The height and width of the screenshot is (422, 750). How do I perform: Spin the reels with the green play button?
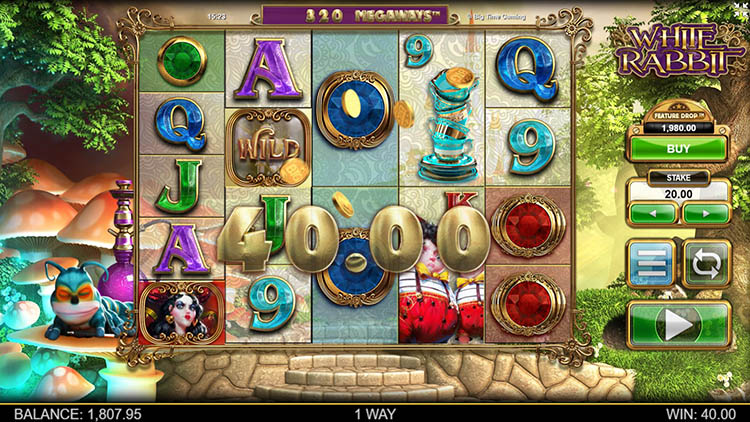tap(679, 325)
